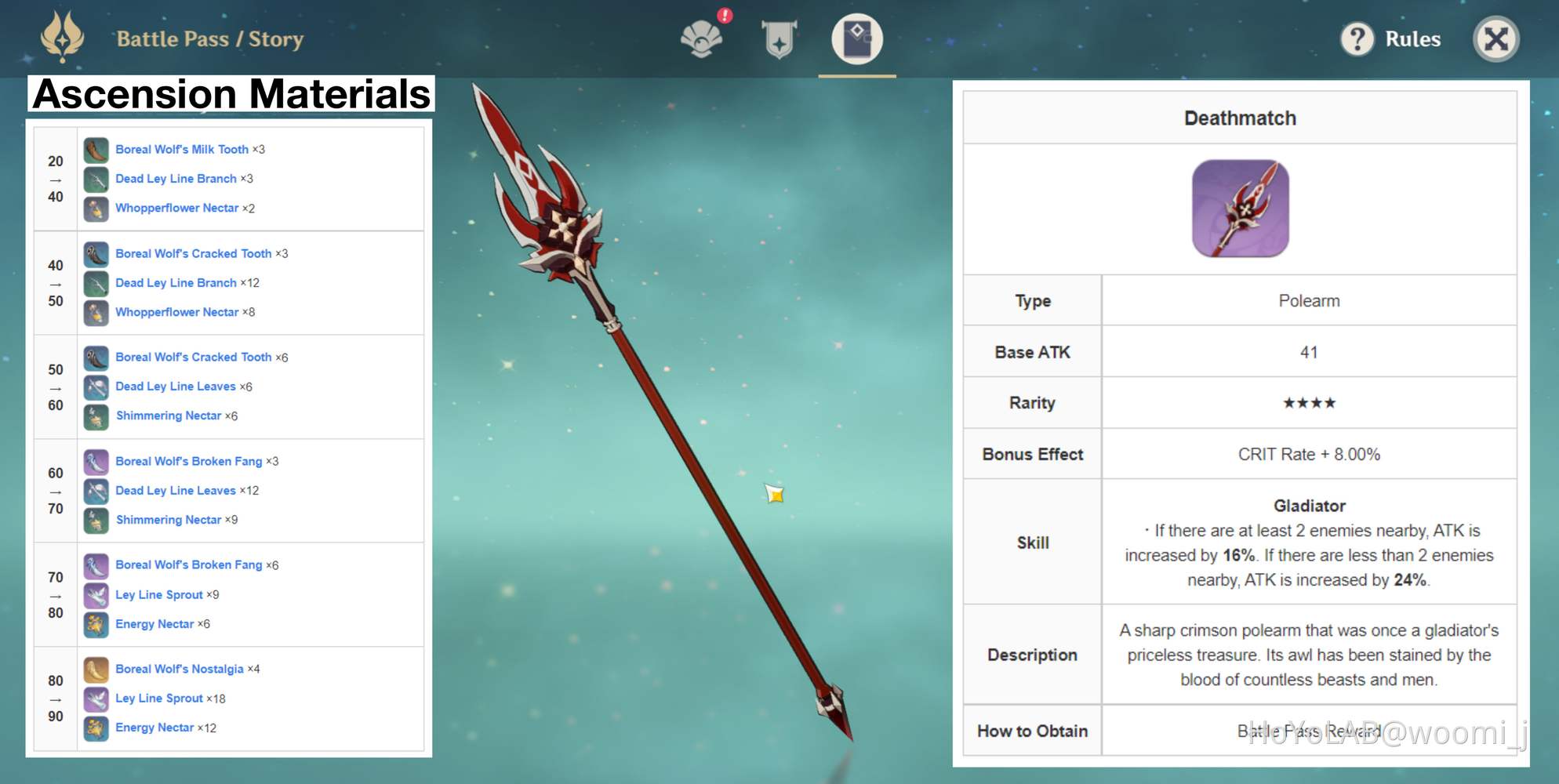
Task: Click the Boreal Wolf's Milk Tooth material icon
Action: 96,149
